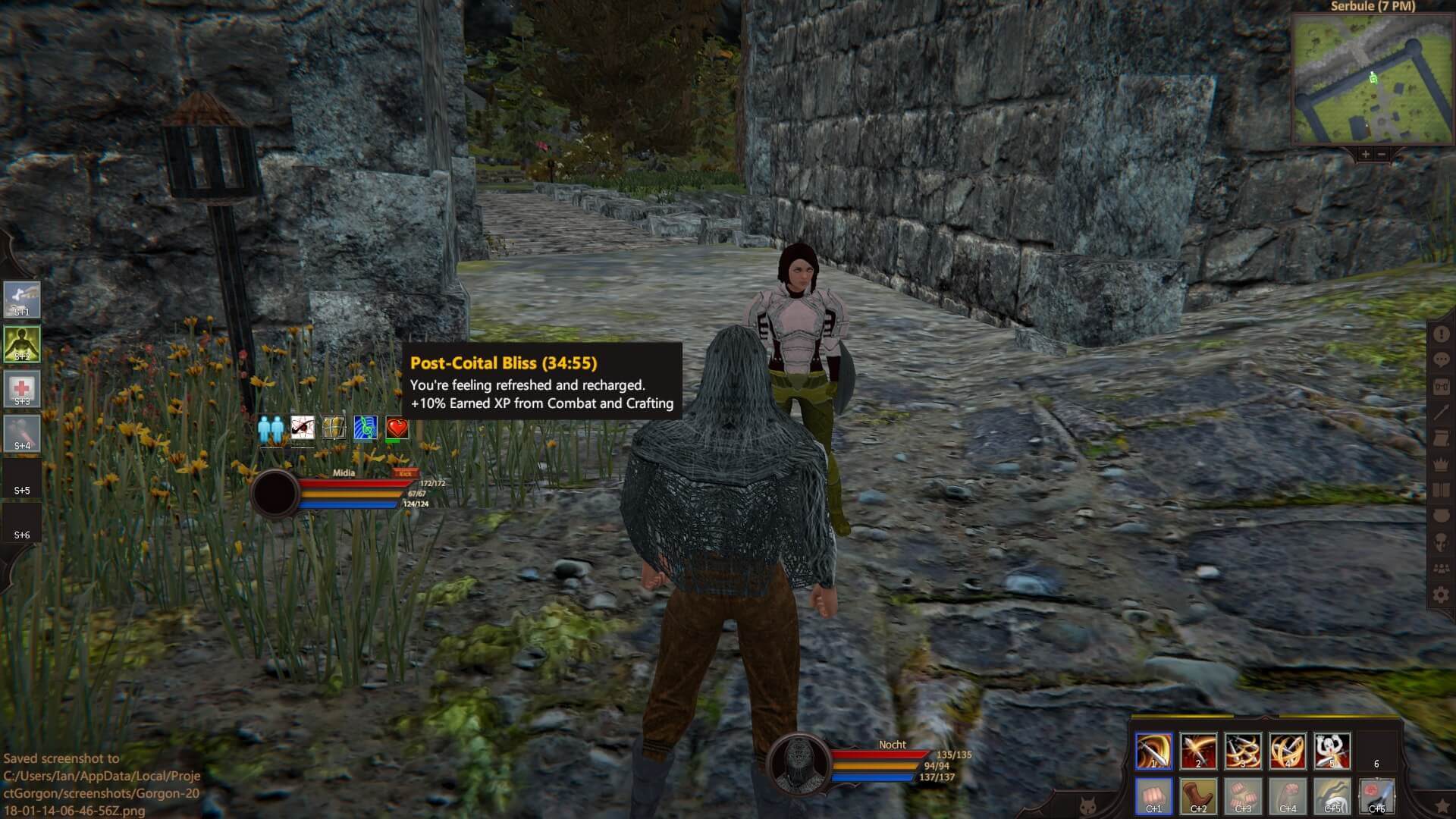The height and width of the screenshot is (819, 1456).
Task: Click the two blue figures buff icon
Action: [270, 428]
